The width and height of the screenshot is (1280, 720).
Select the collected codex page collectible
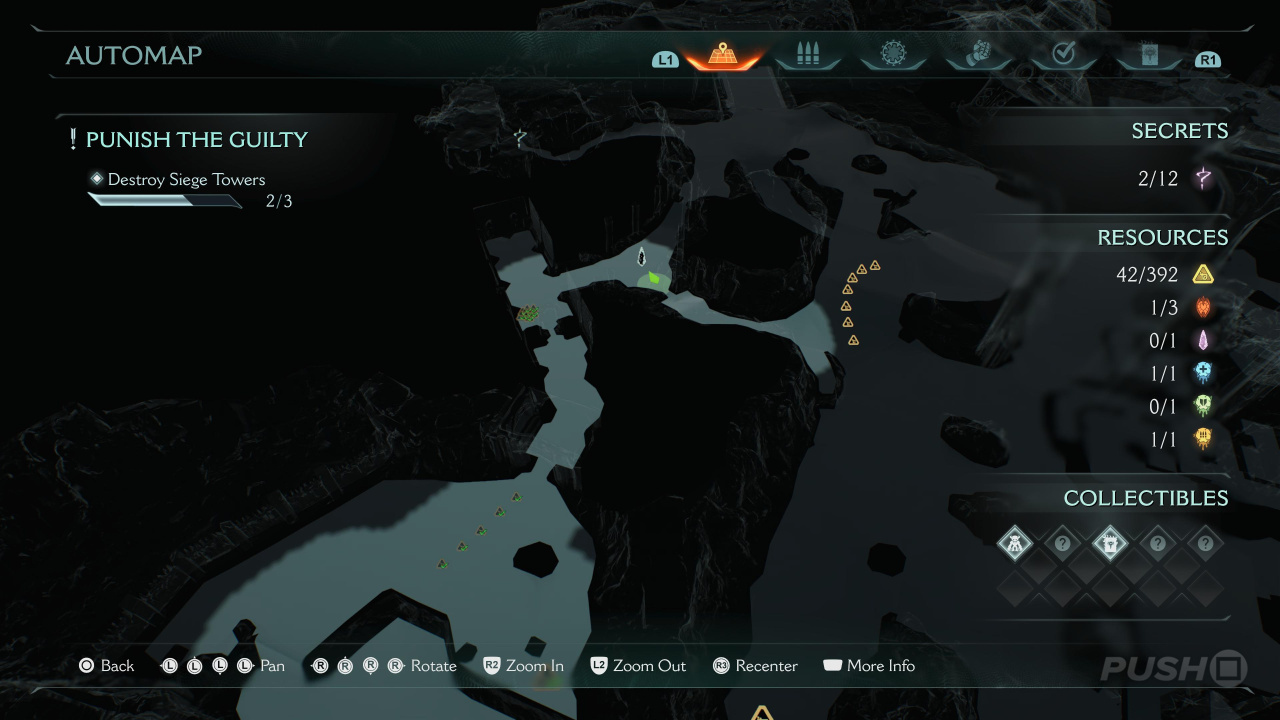point(1110,544)
